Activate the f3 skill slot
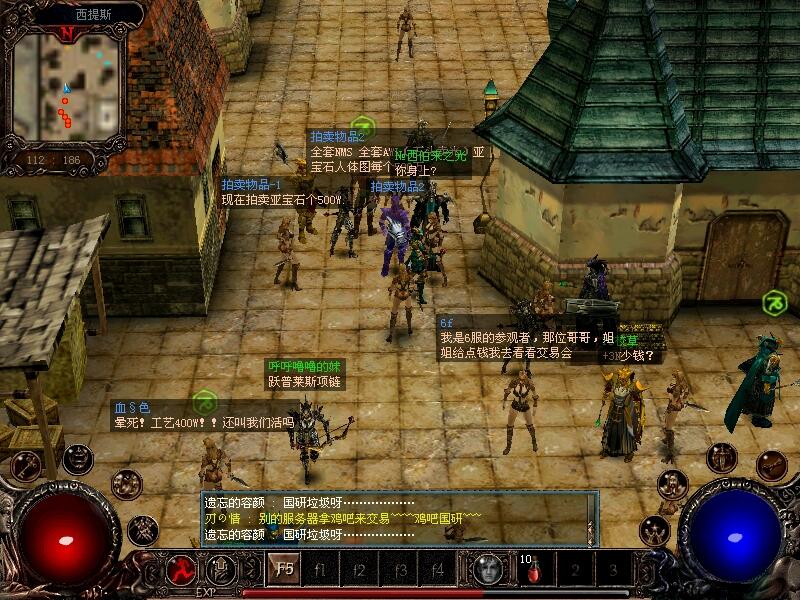This screenshot has height=600, width=800. click(398, 570)
